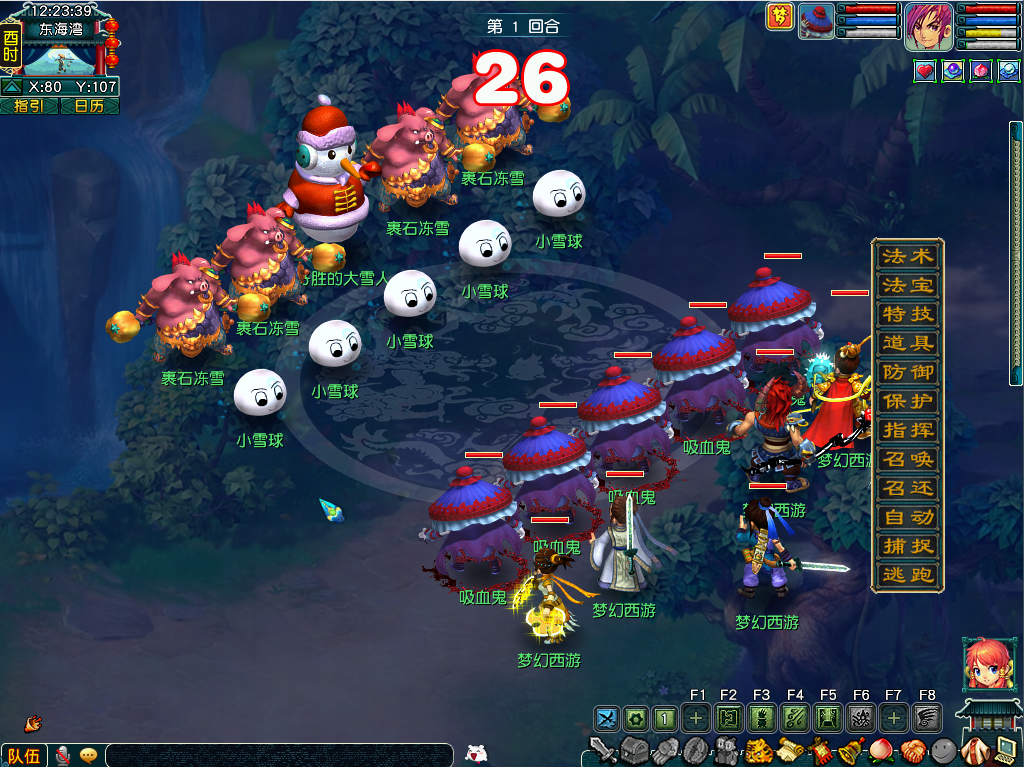Screen dimensions: 1024x767
Task: Activate the F2 hotkey skill slot
Action: 728,717
